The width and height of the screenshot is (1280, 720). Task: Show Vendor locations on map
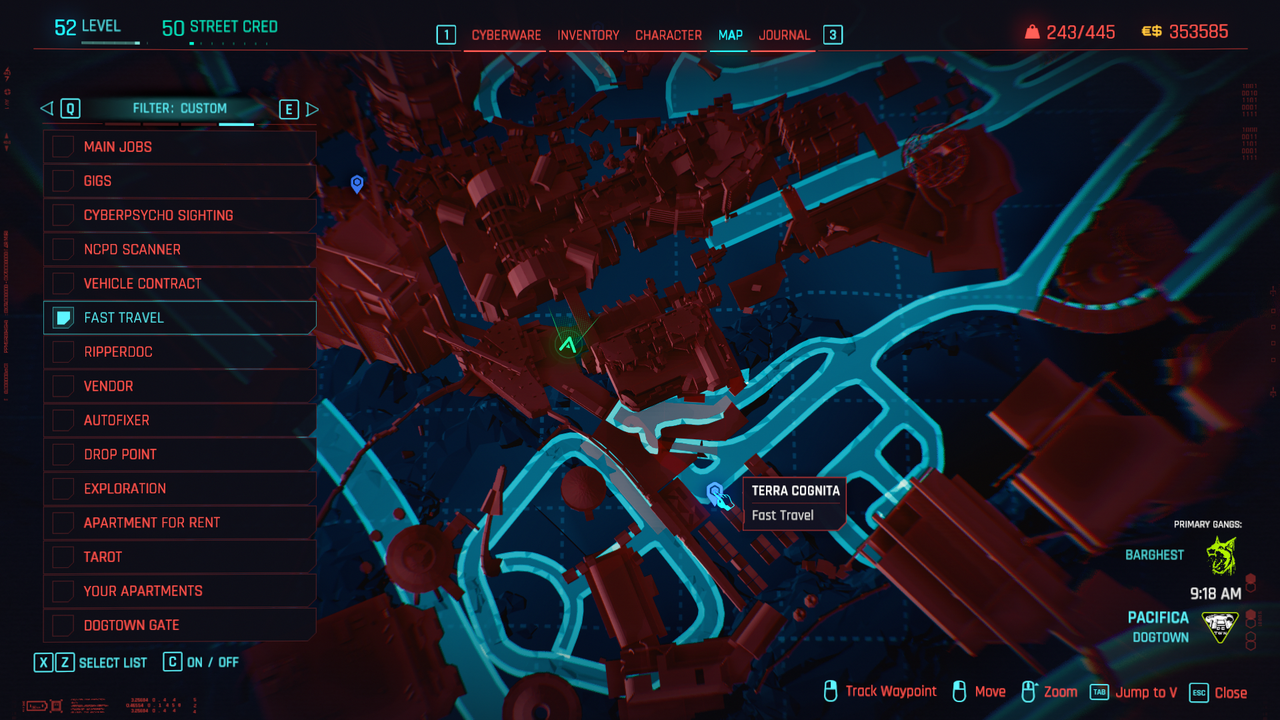point(64,386)
